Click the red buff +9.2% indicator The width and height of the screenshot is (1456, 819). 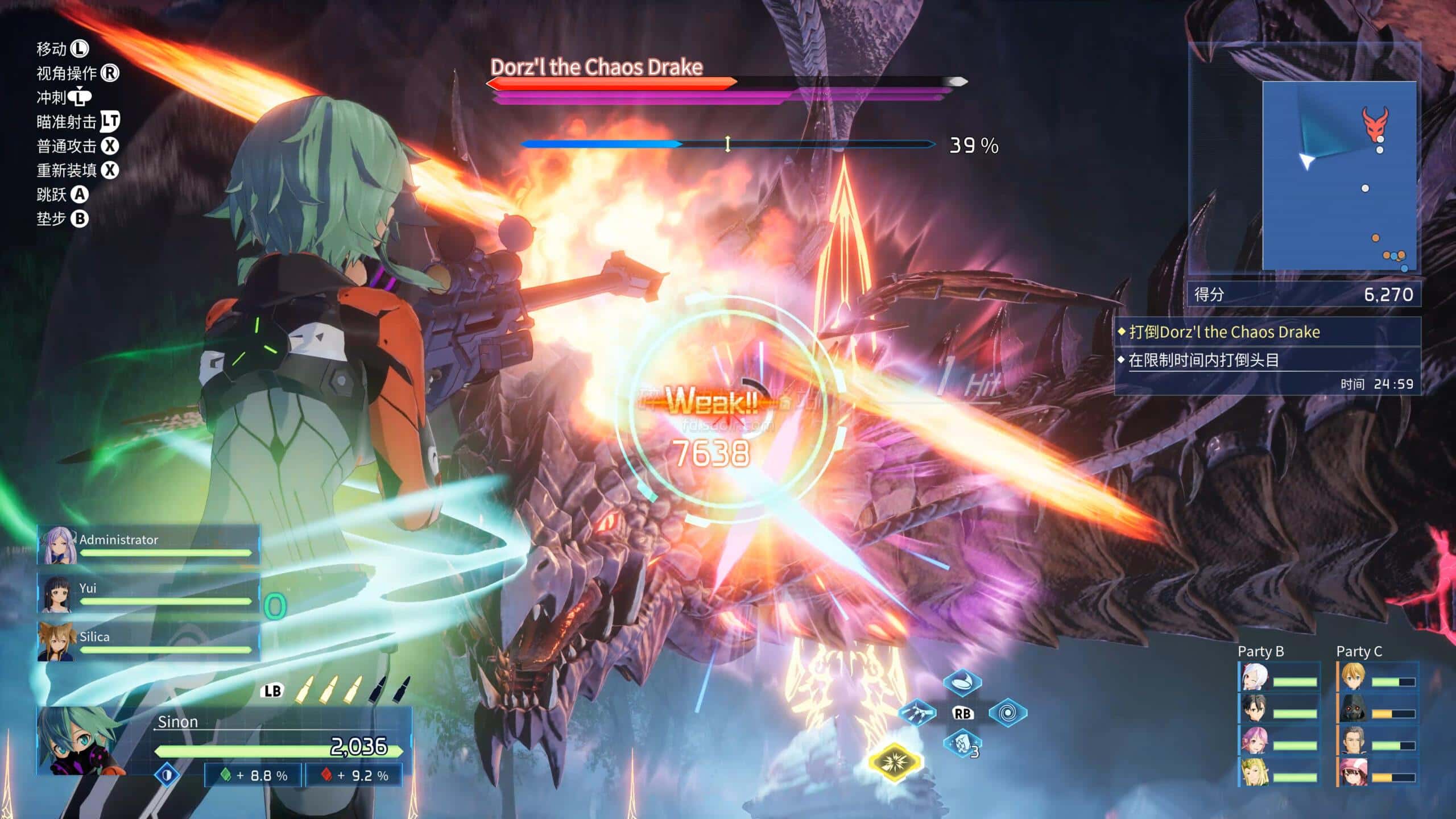click(x=354, y=776)
